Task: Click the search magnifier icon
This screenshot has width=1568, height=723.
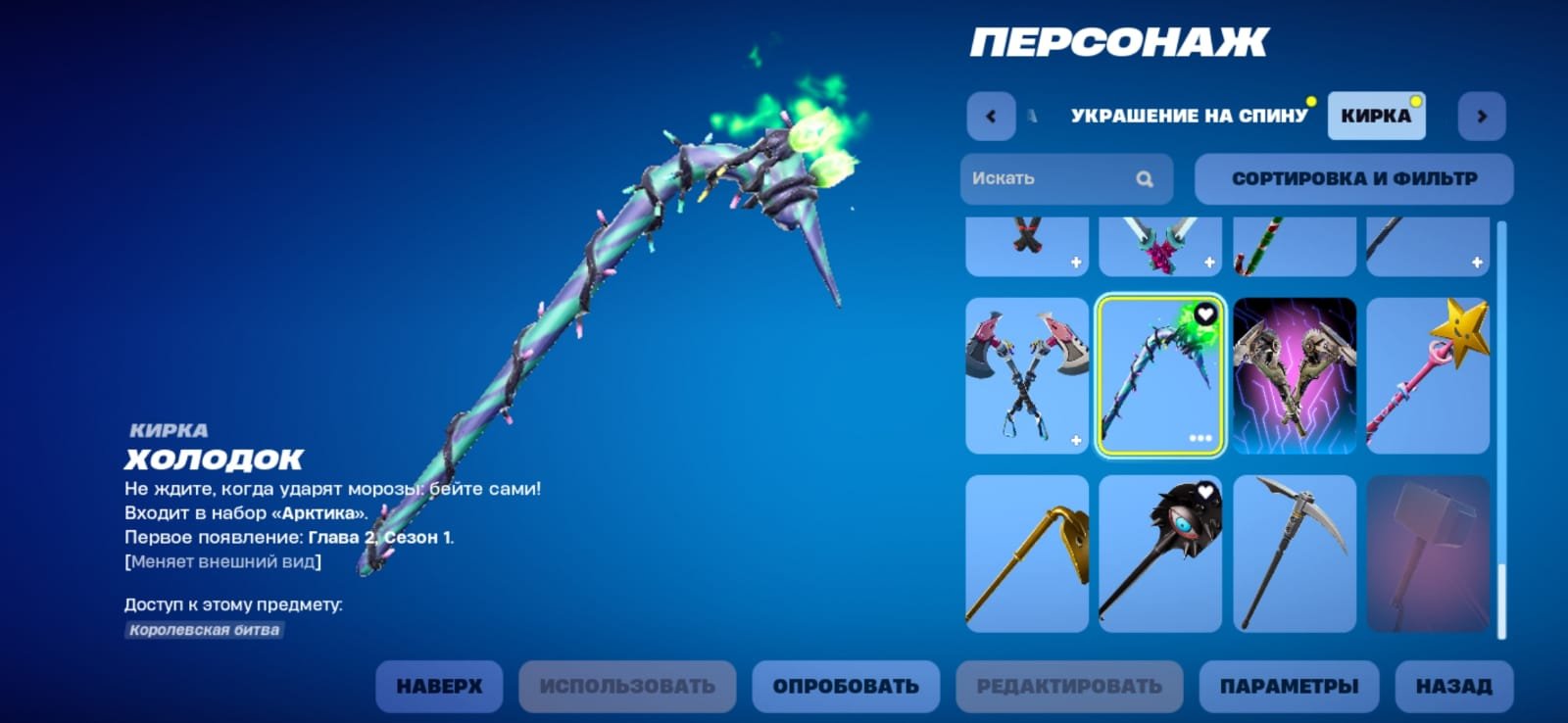Action: pyautogui.click(x=1145, y=178)
